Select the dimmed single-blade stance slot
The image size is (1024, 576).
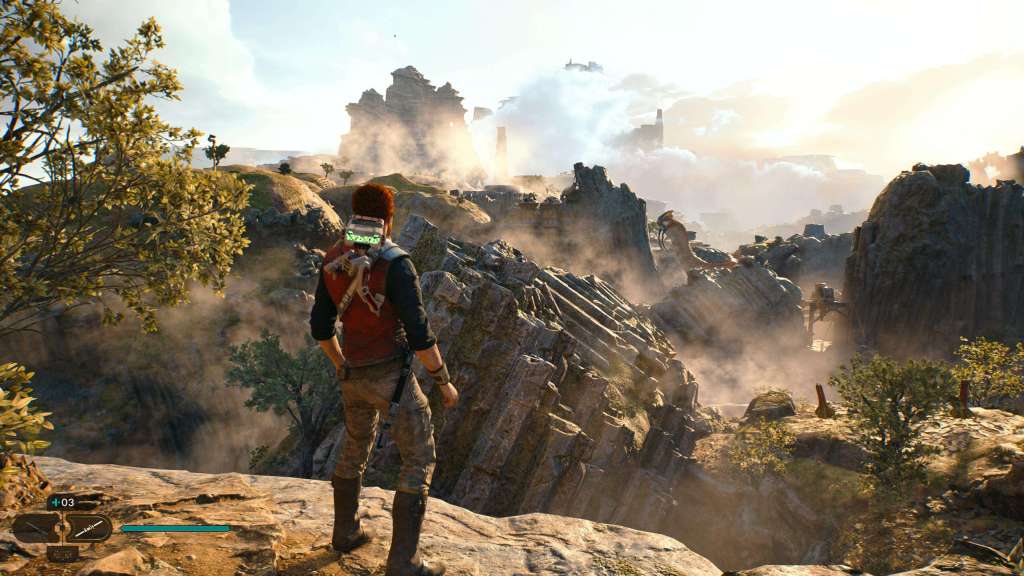(x=36, y=527)
